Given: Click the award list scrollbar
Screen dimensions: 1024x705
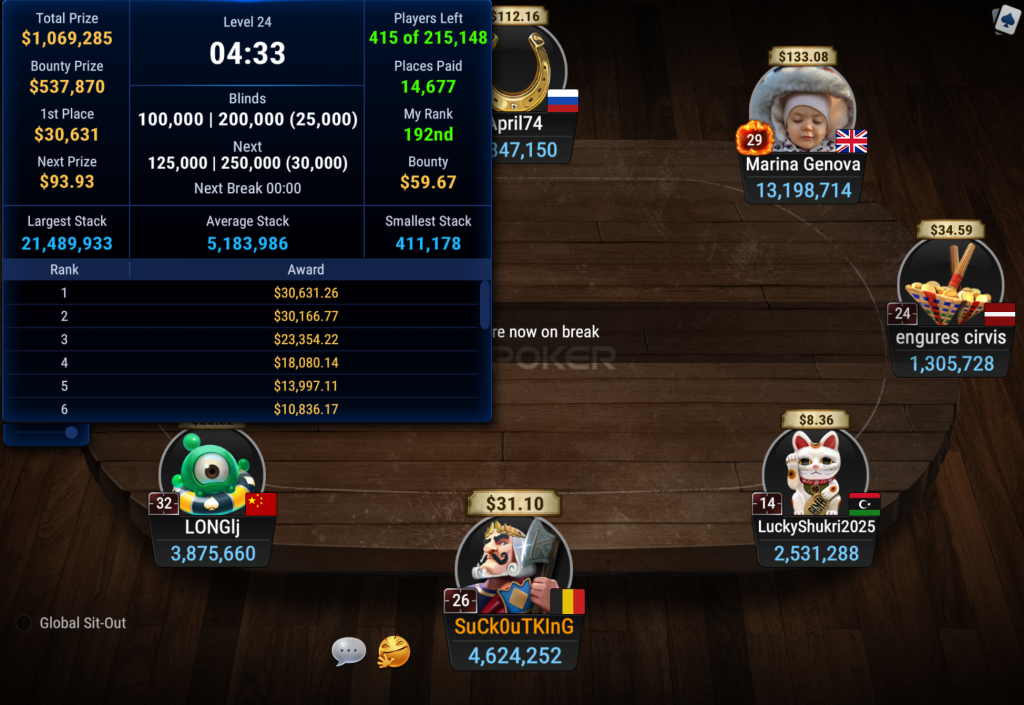Looking at the screenshot, I should click(x=485, y=305).
